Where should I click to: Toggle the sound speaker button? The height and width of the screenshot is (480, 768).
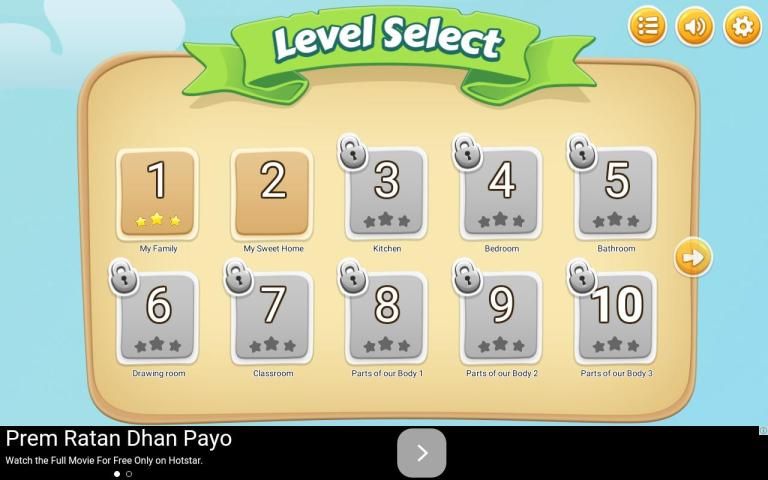(695, 26)
